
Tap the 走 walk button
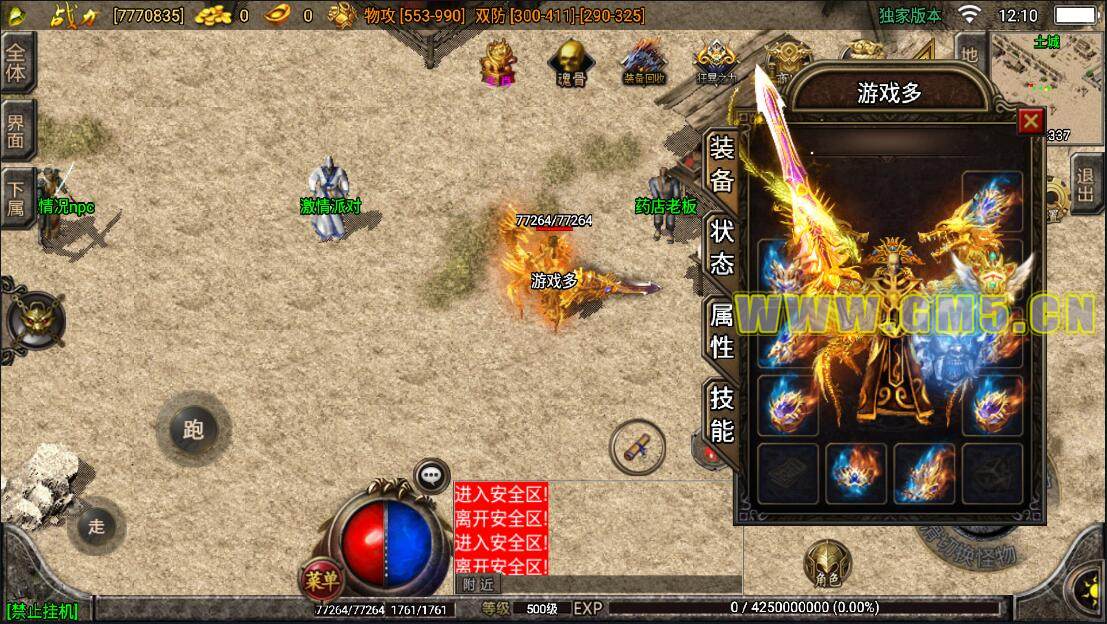(x=96, y=526)
